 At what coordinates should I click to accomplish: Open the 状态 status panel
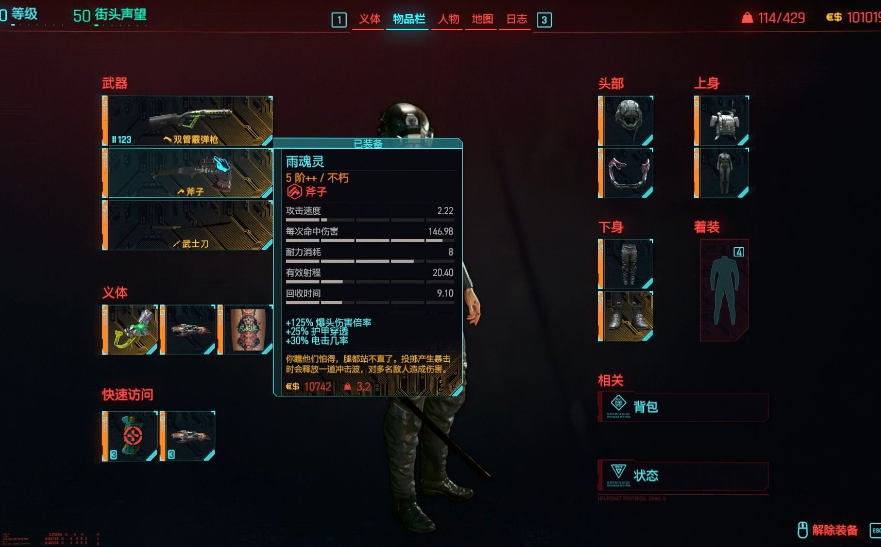coord(684,475)
